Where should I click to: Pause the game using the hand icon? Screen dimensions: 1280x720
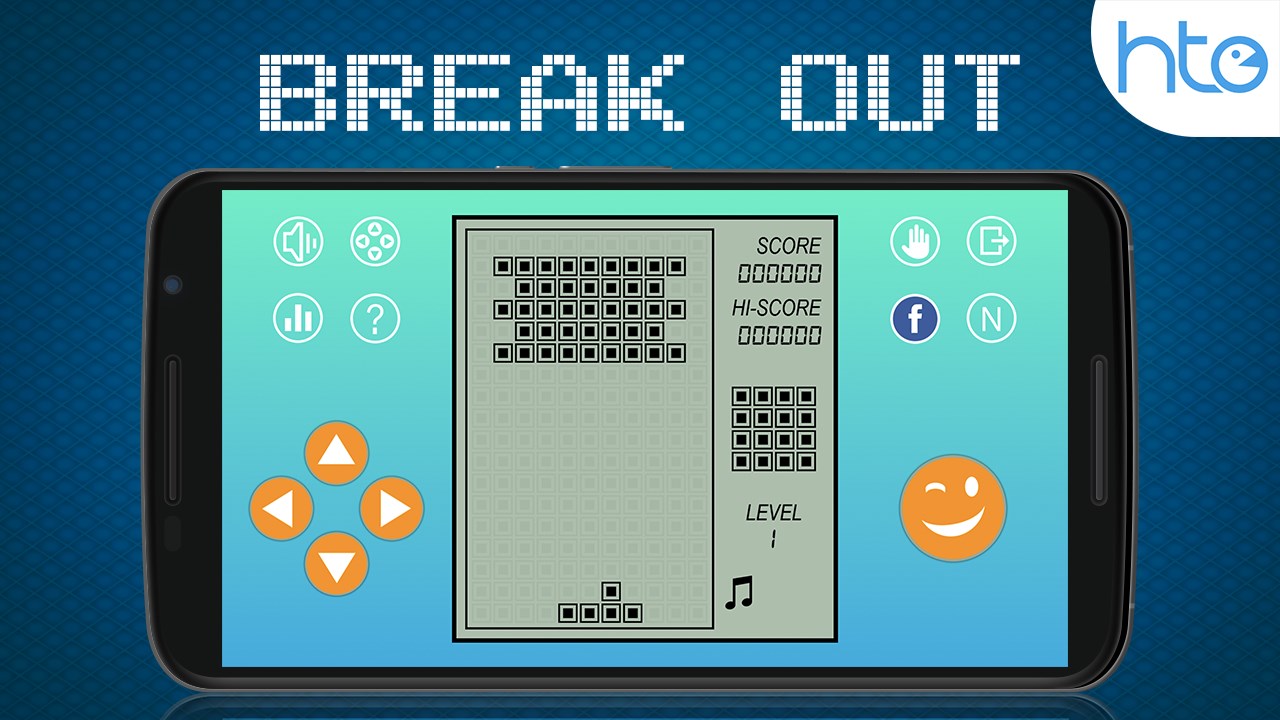click(x=916, y=241)
